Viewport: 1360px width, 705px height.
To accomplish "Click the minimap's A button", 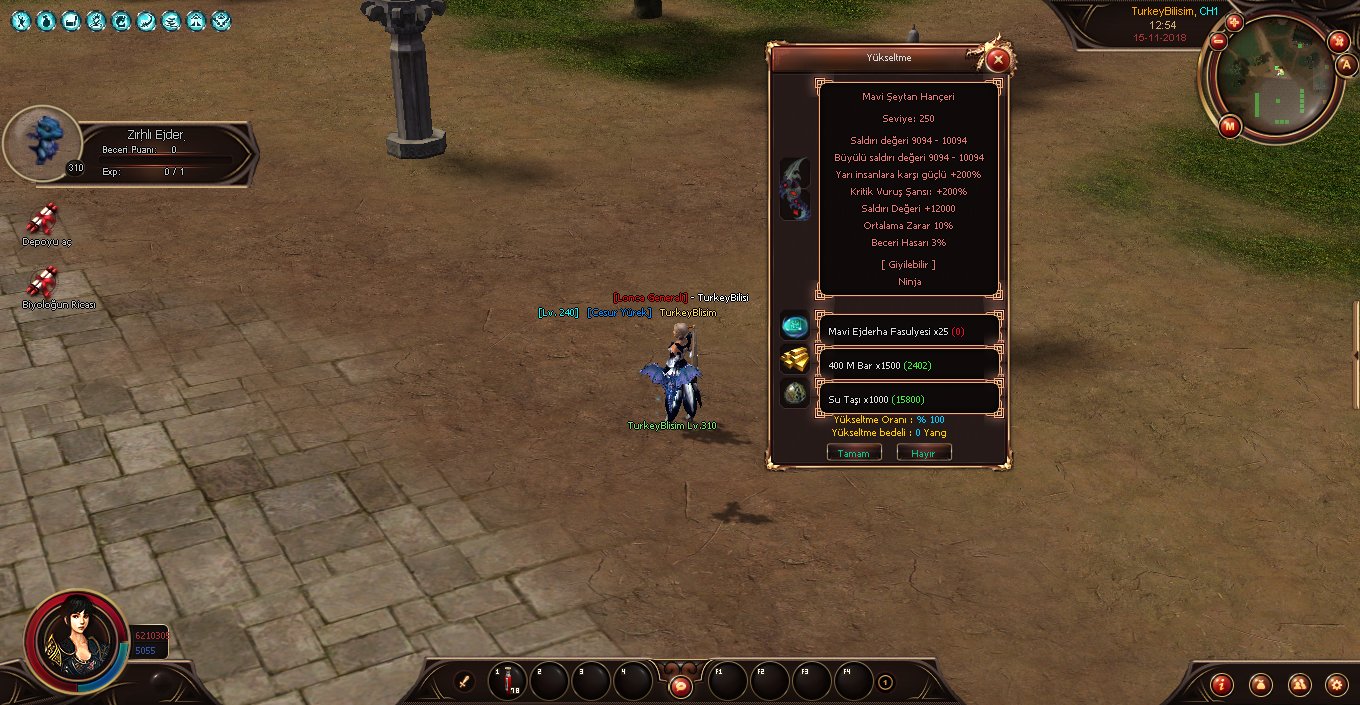I will tap(1346, 65).
